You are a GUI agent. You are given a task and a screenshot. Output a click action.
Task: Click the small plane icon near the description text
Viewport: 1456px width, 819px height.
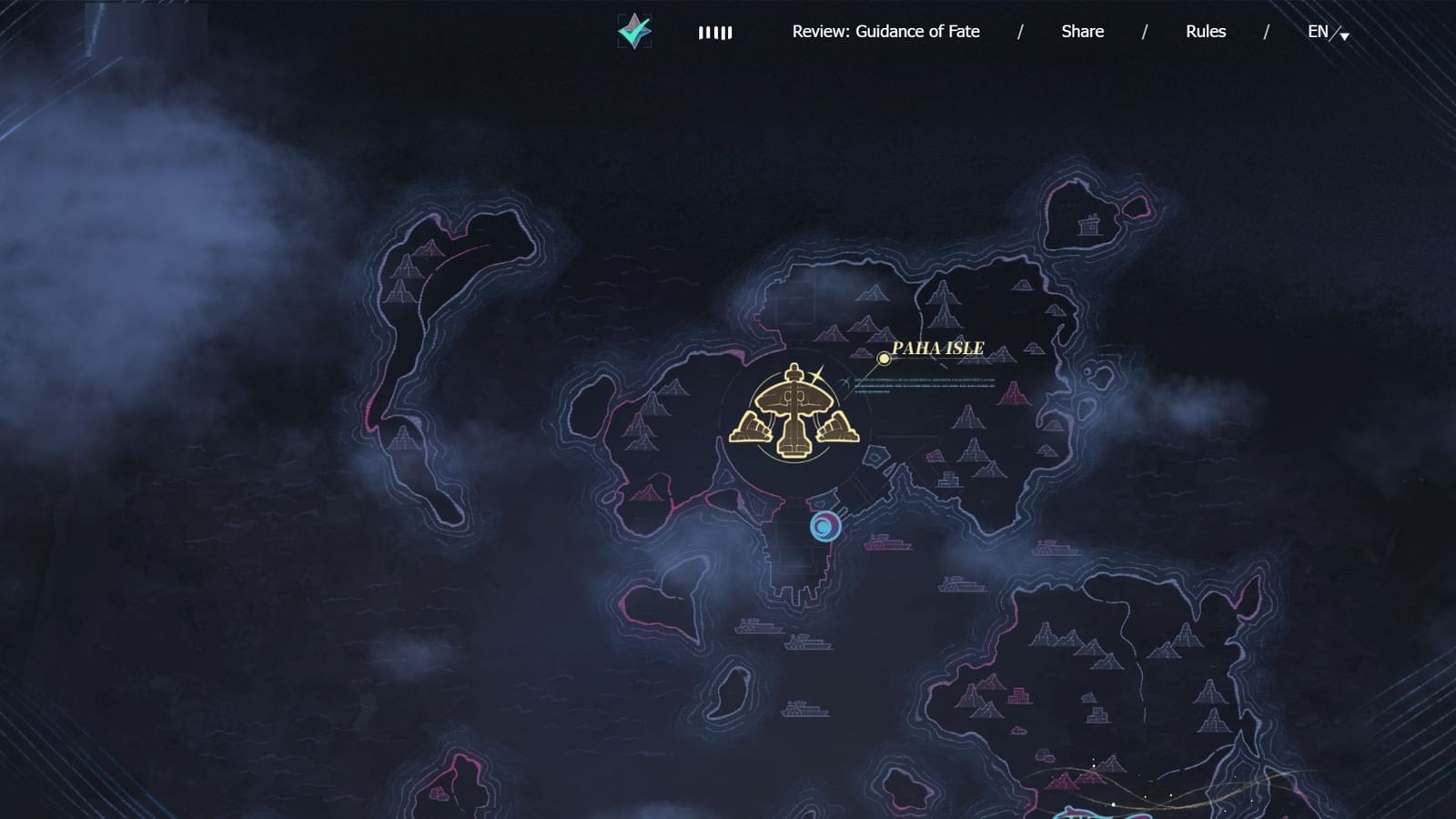846,381
